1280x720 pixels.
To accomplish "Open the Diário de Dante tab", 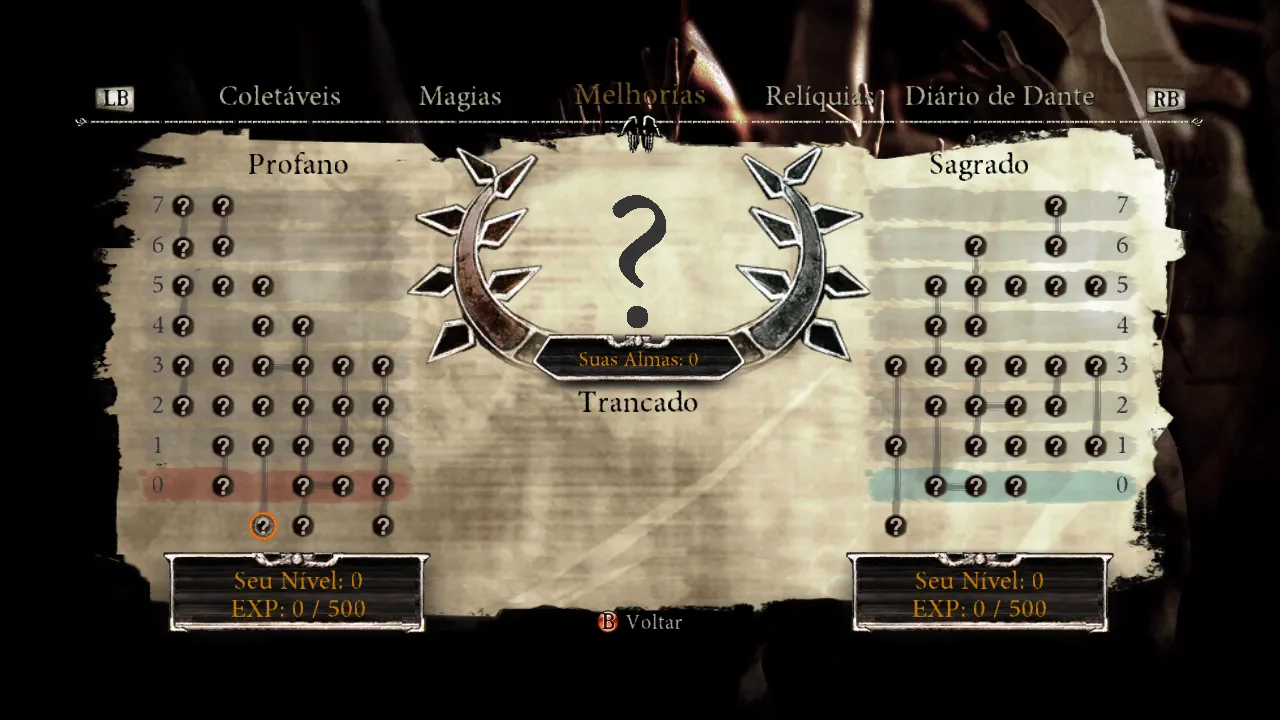I will [999, 97].
